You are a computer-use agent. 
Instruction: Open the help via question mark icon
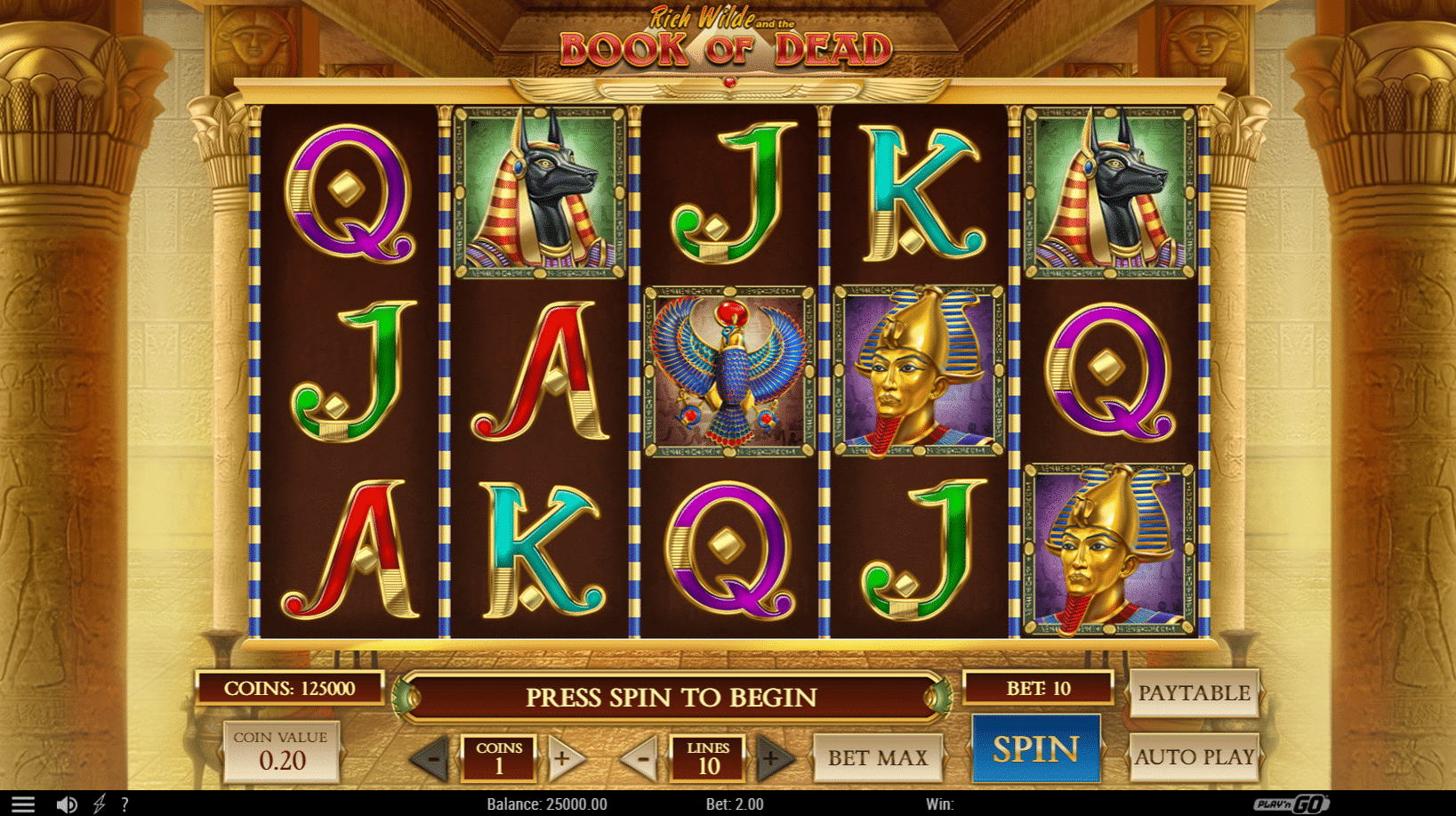[x=125, y=804]
